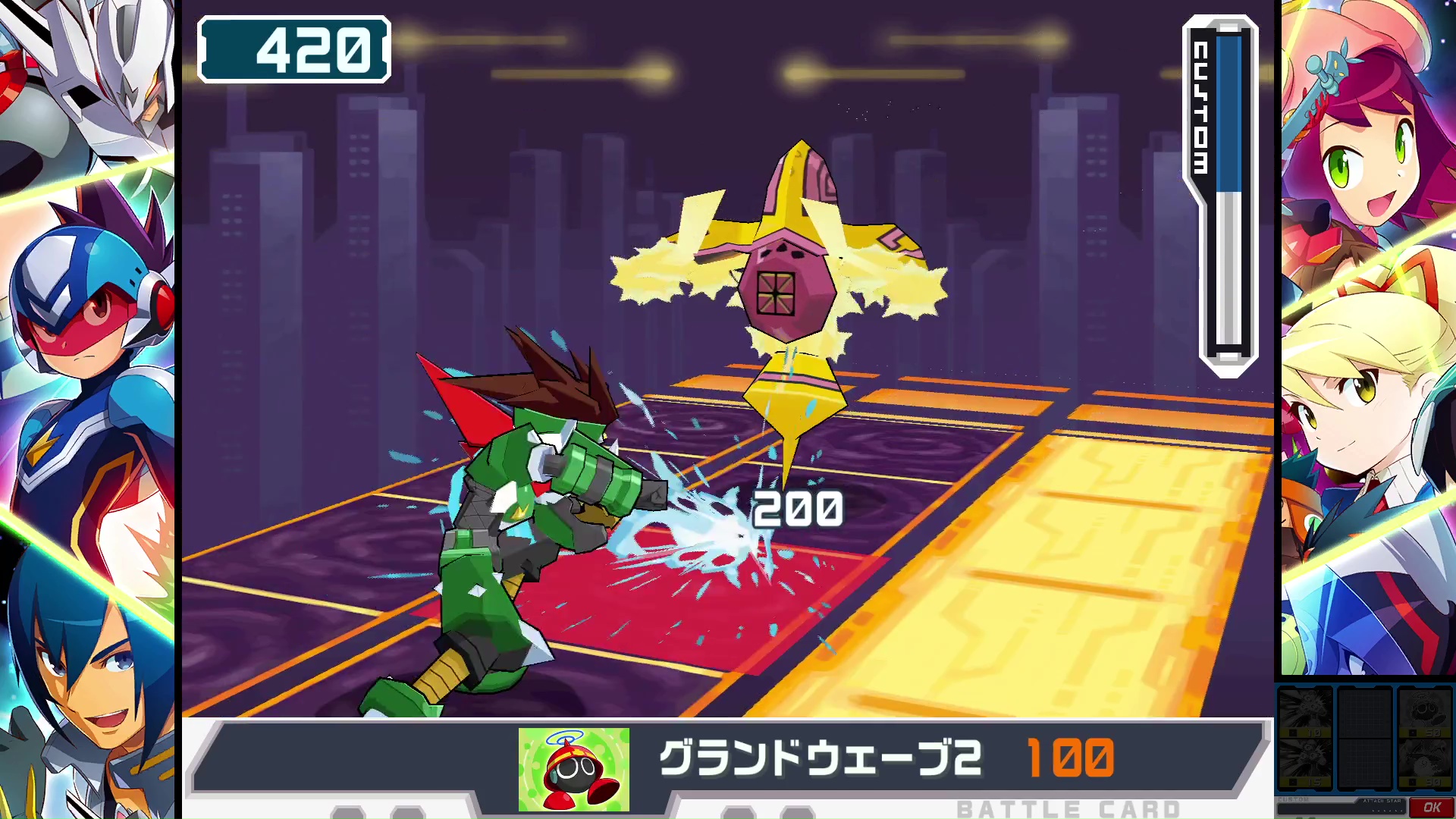Select the Grand Wave 2 battle card icon
Viewport: 1456px width, 819px height.
(573, 768)
